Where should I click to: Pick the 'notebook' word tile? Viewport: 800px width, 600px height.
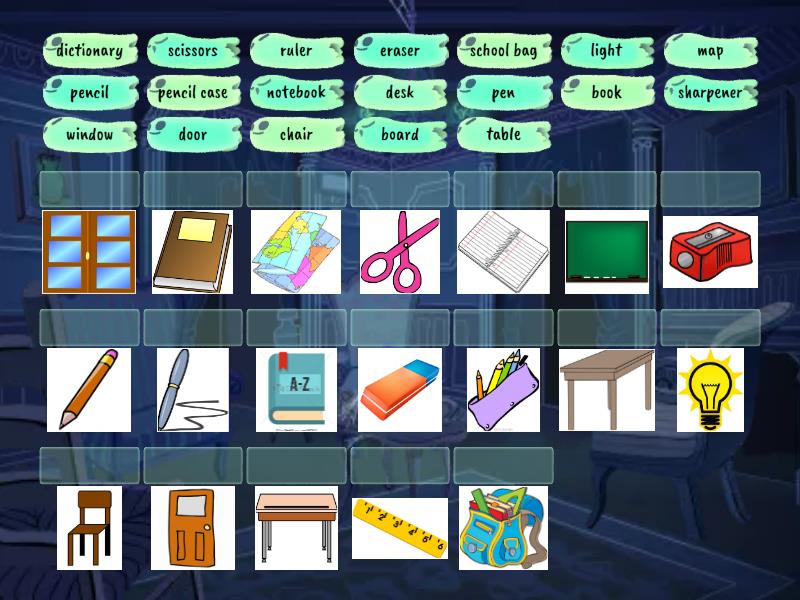[297, 92]
